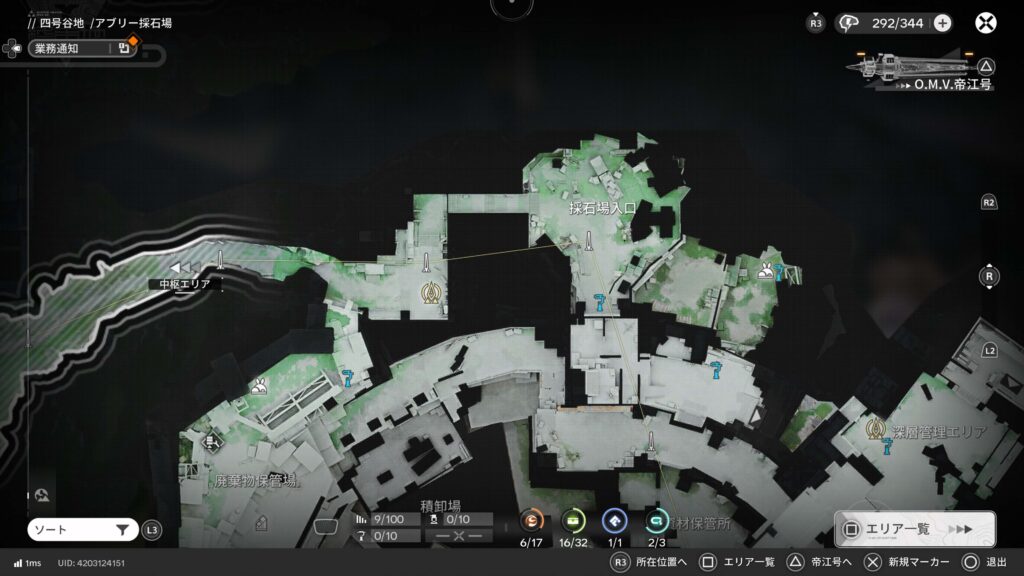Open the ソート filter dropdown
Image resolution: width=1024 pixels, height=576 pixels.
(83, 530)
